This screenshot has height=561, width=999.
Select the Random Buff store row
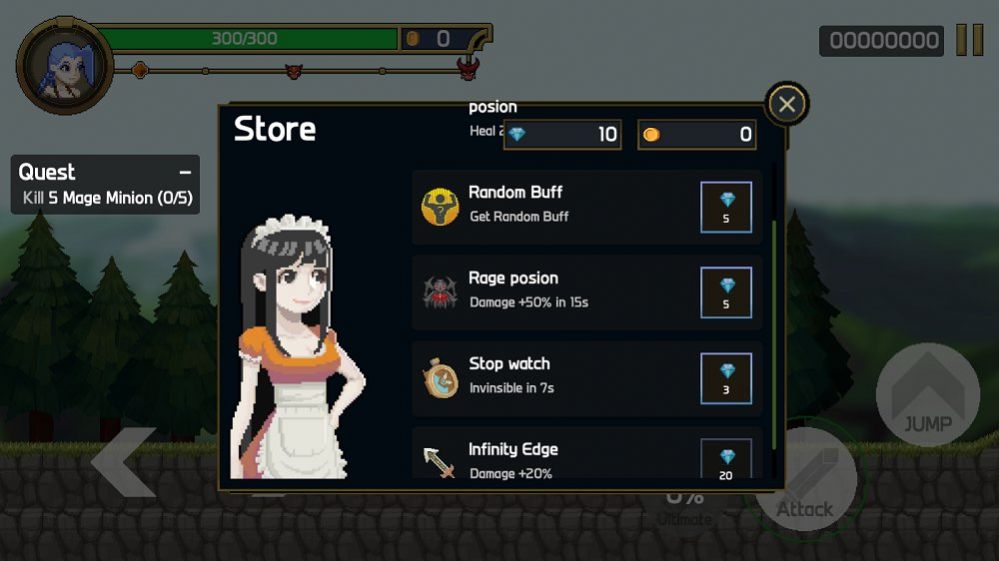coord(560,207)
